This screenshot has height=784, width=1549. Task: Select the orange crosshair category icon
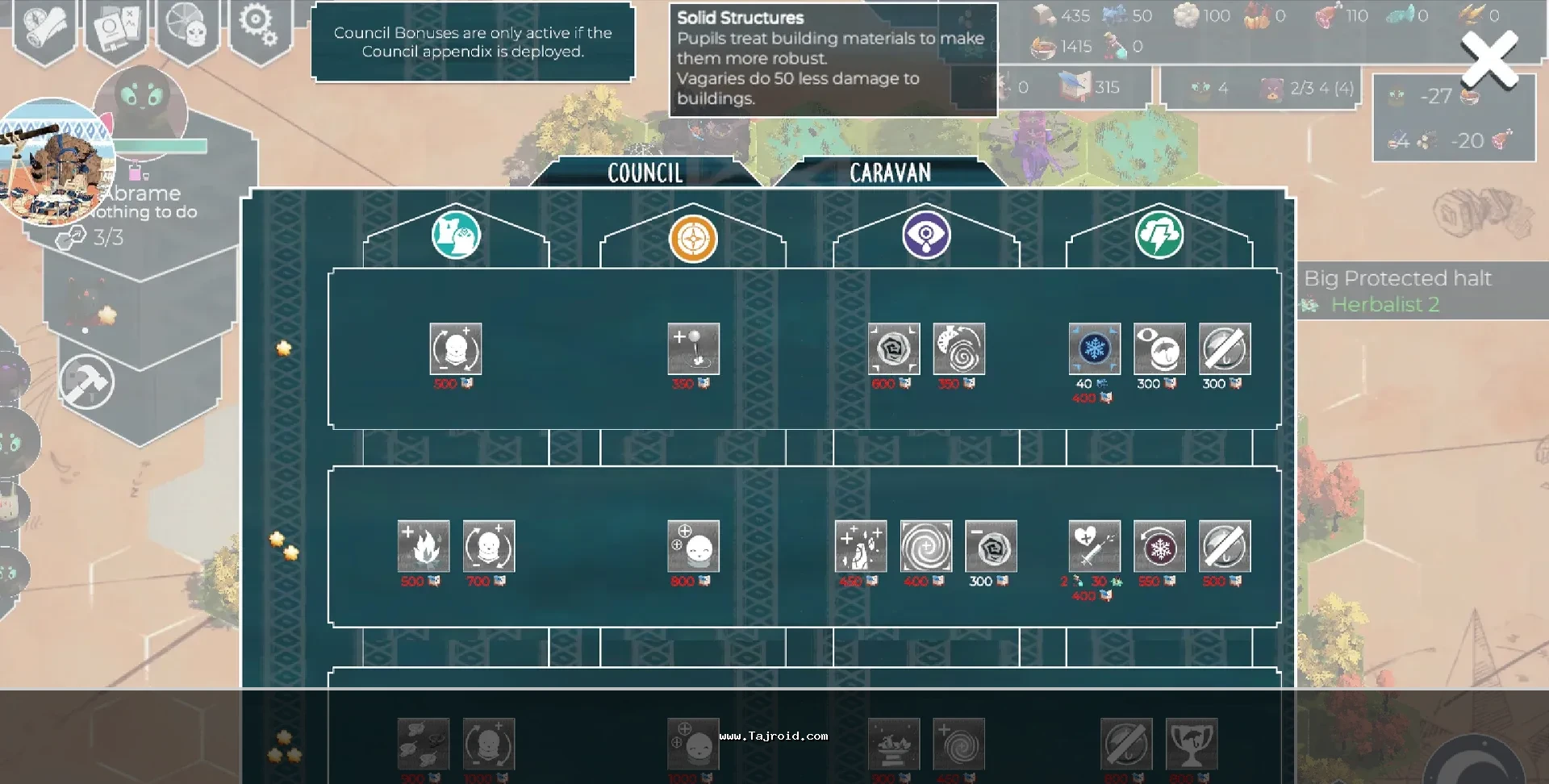pos(693,239)
